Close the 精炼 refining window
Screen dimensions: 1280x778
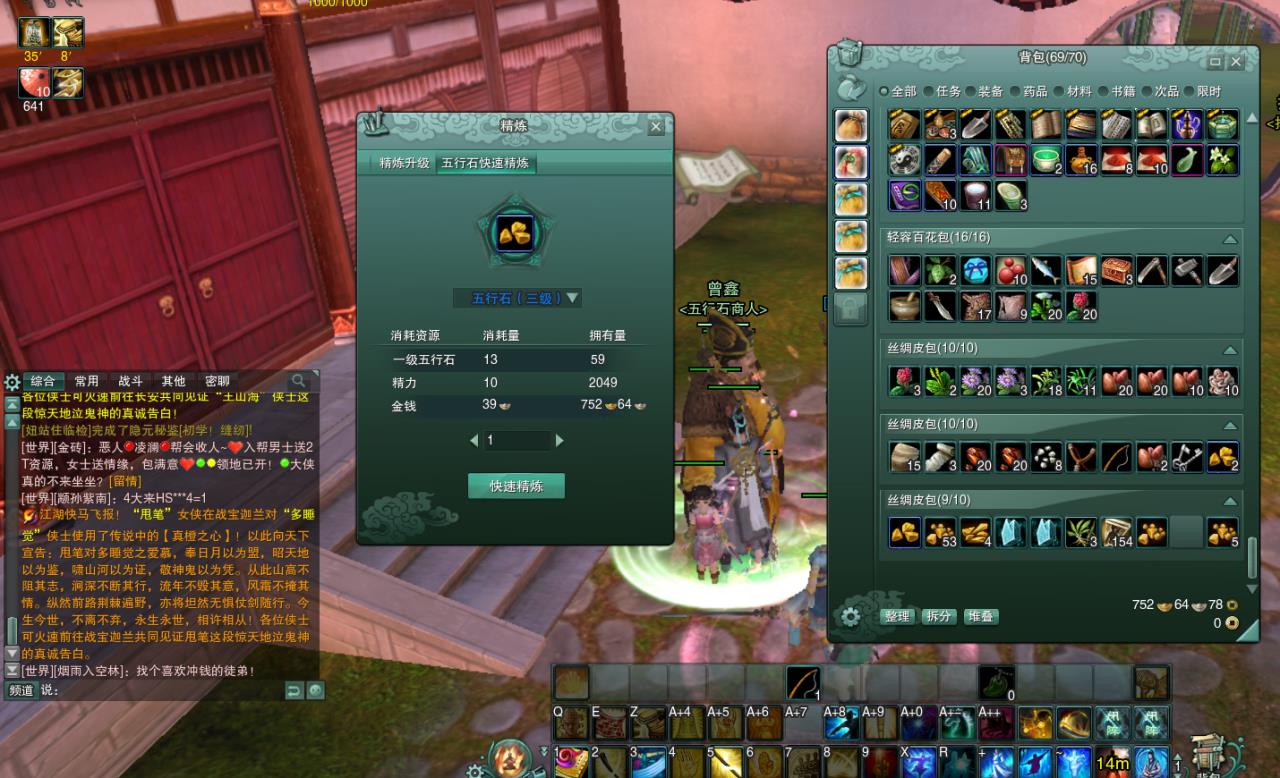pos(656,126)
